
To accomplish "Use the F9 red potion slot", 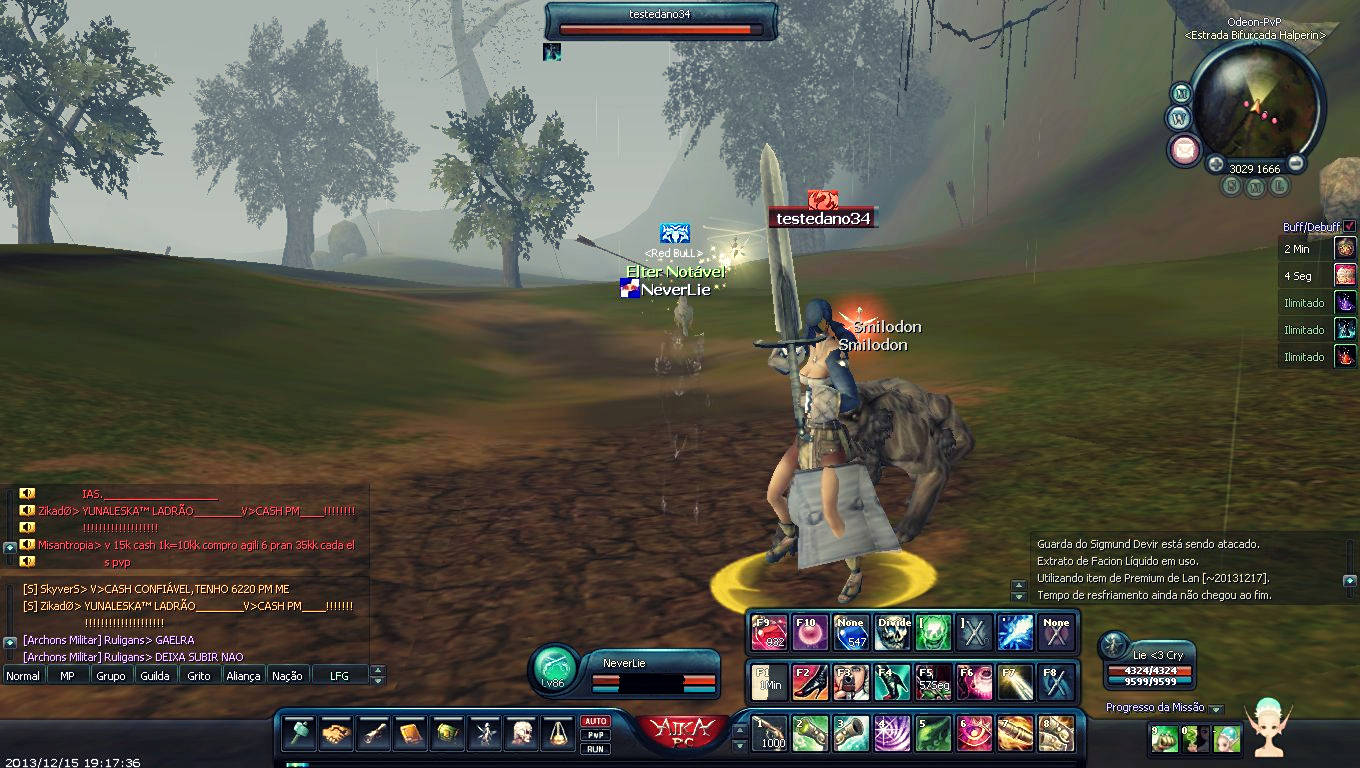I will click(x=769, y=632).
